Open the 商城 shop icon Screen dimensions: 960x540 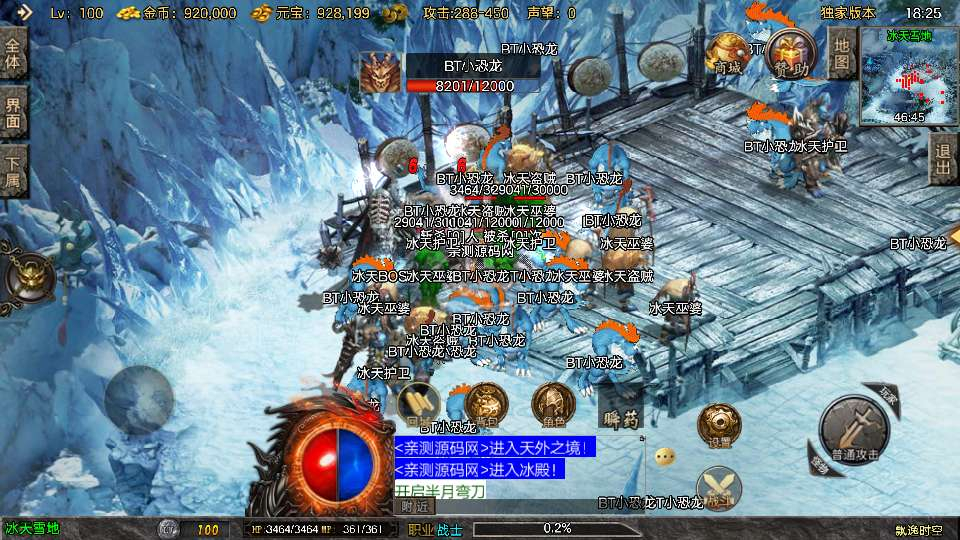click(727, 52)
